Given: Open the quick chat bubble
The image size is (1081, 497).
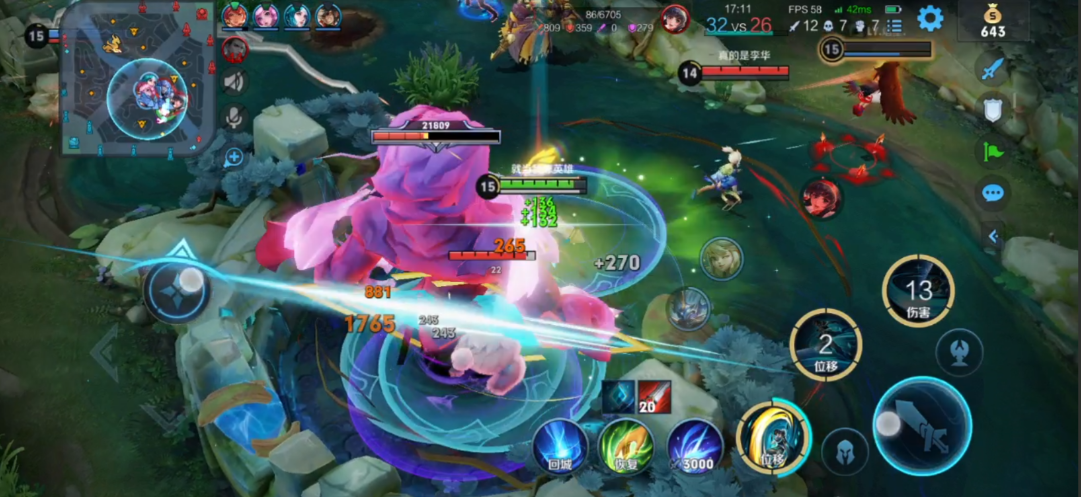Looking at the screenshot, I should pos(992,193).
